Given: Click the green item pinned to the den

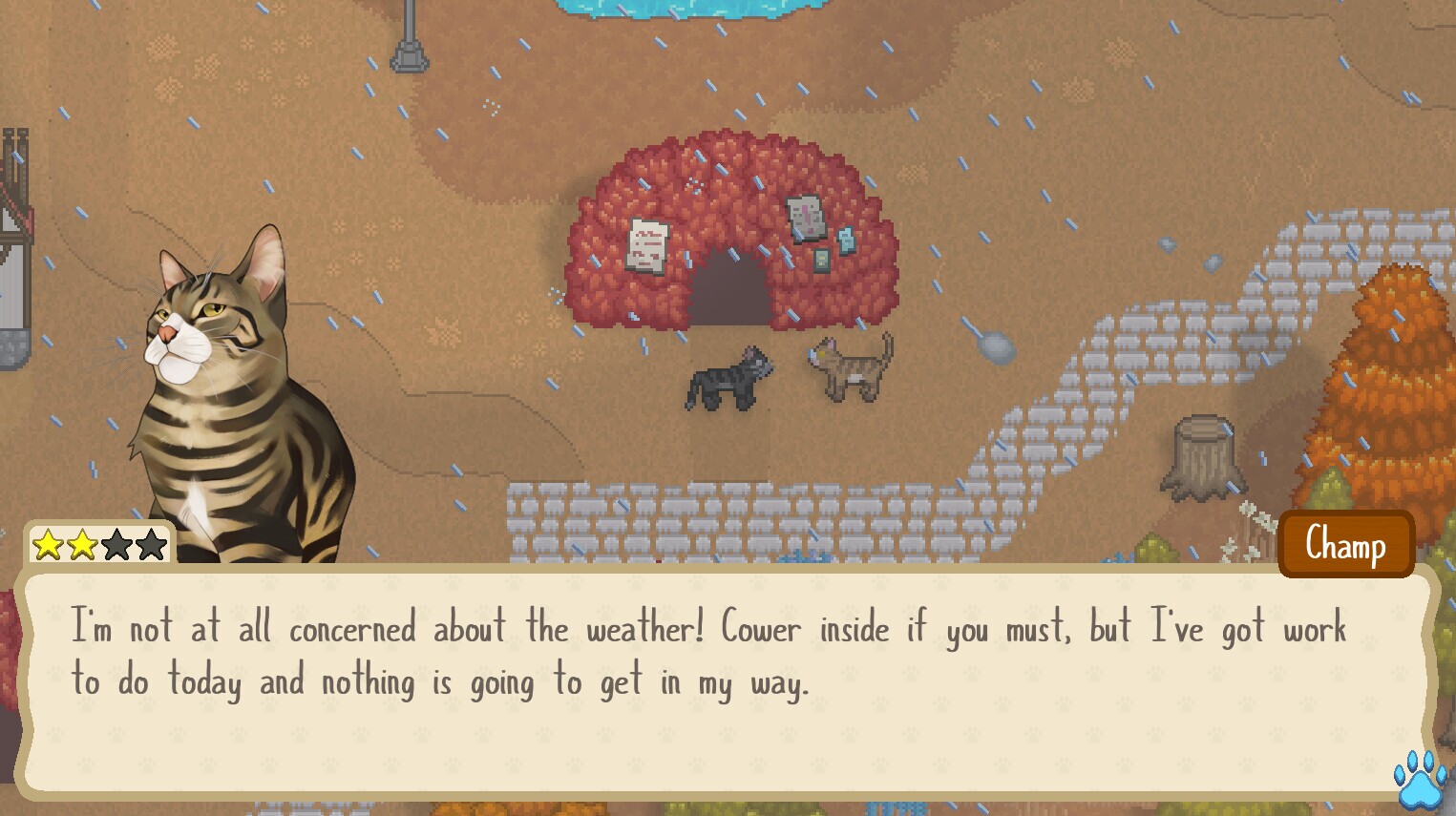Looking at the screenshot, I should 821,261.
